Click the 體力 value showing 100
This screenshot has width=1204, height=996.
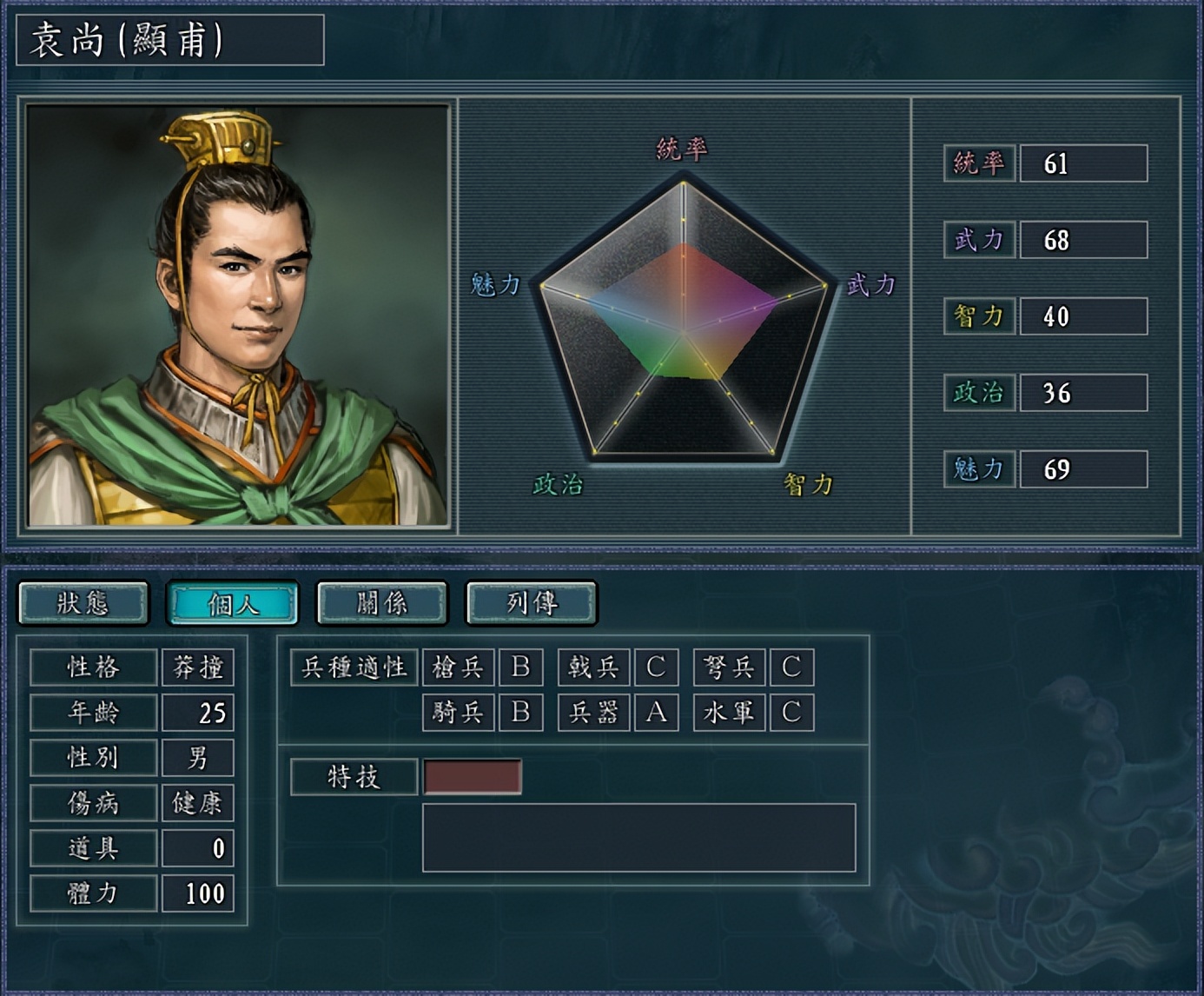(198, 893)
